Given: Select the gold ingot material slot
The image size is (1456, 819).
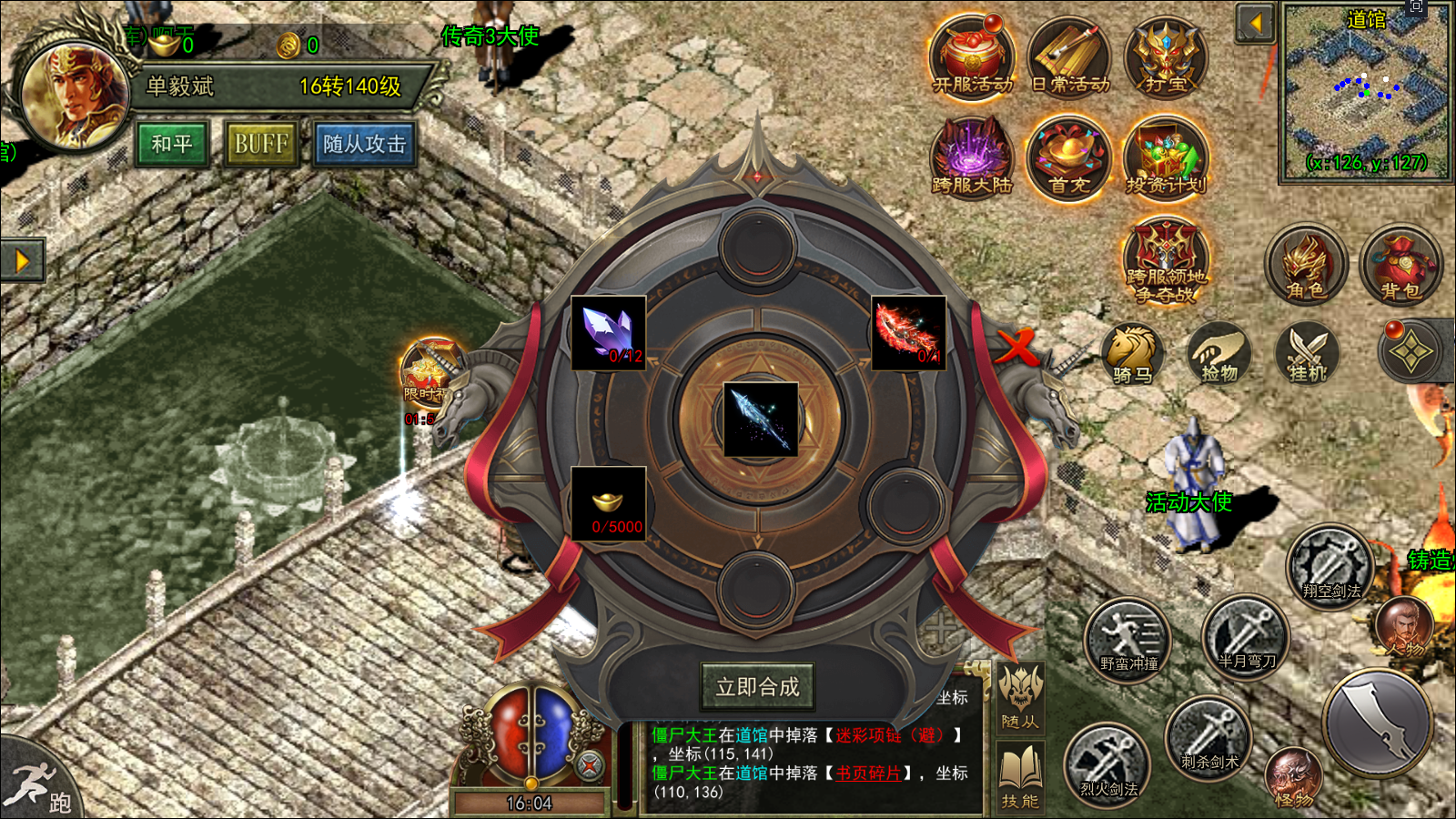Looking at the screenshot, I should (x=608, y=503).
